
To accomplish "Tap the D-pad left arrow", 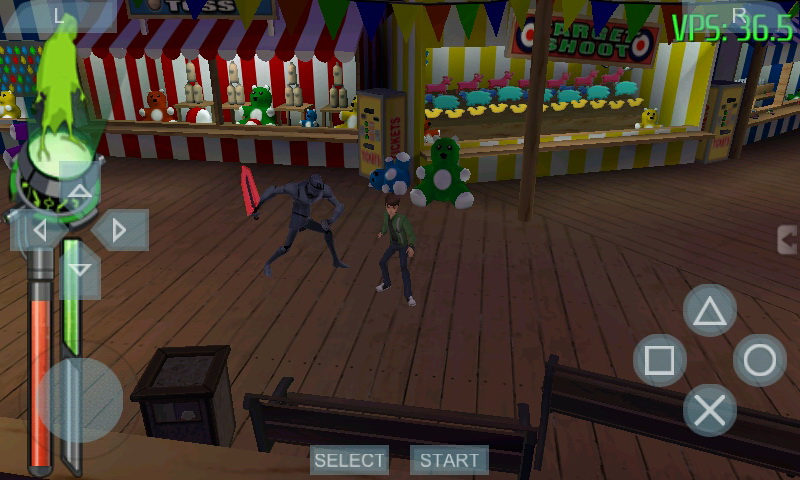I will [40, 230].
